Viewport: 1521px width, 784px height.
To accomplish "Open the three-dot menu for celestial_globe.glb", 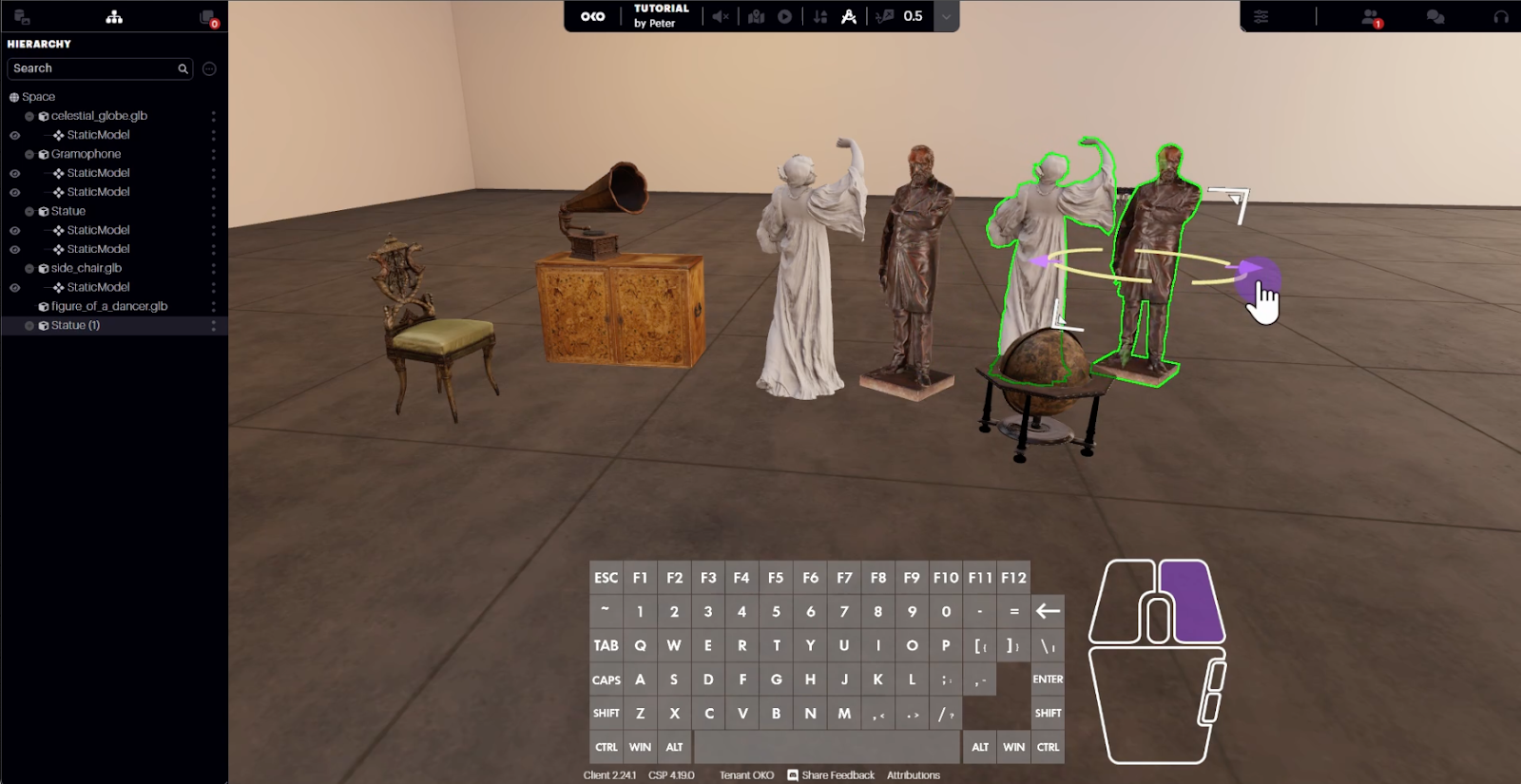I will pos(213,116).
